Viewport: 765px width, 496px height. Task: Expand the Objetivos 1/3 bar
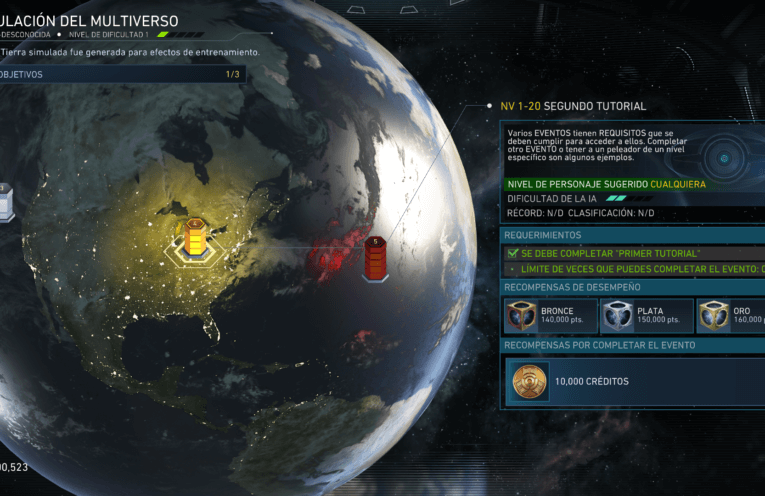(x=122, y=74)
